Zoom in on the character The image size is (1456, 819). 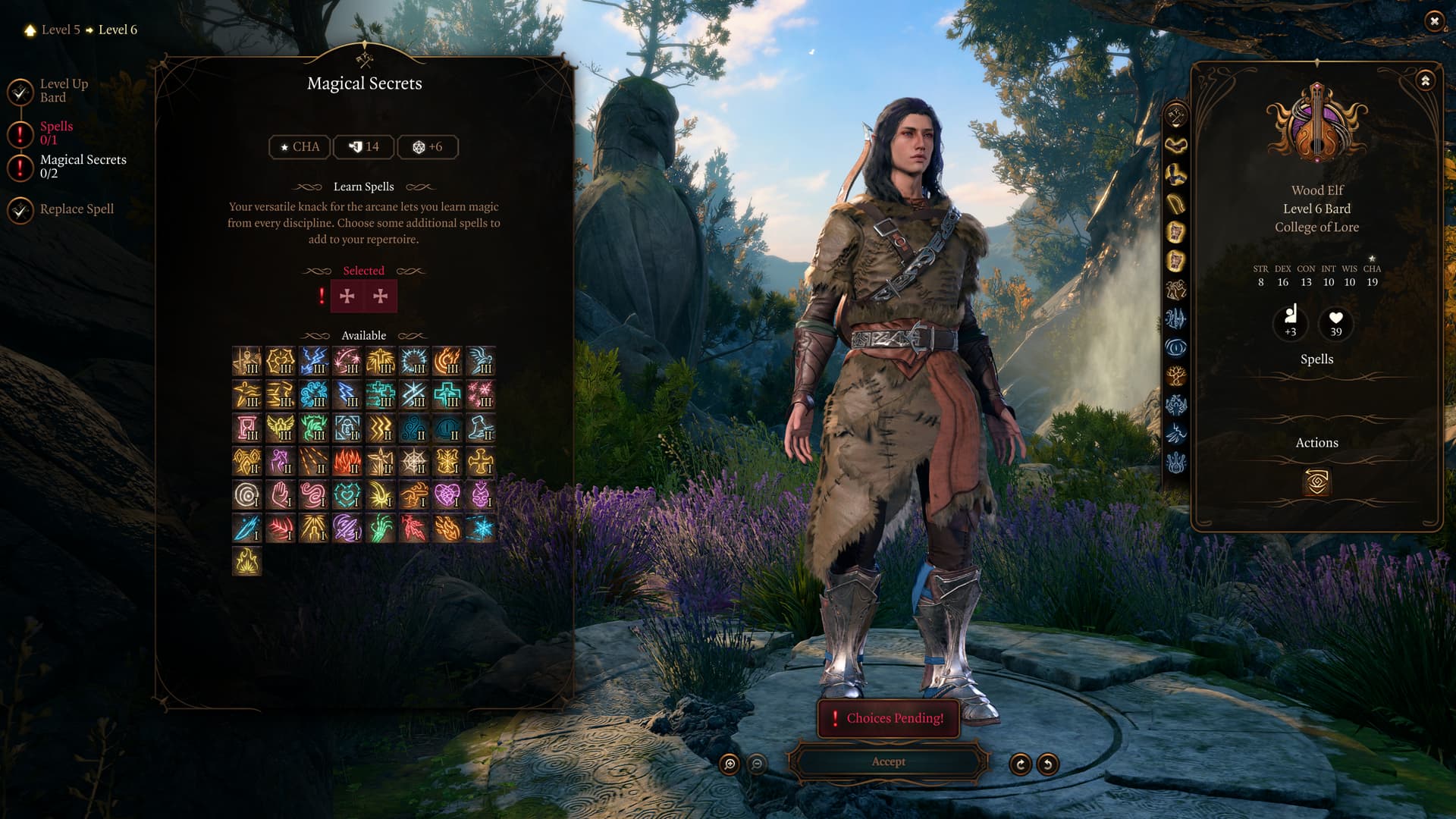pos(730,764)
